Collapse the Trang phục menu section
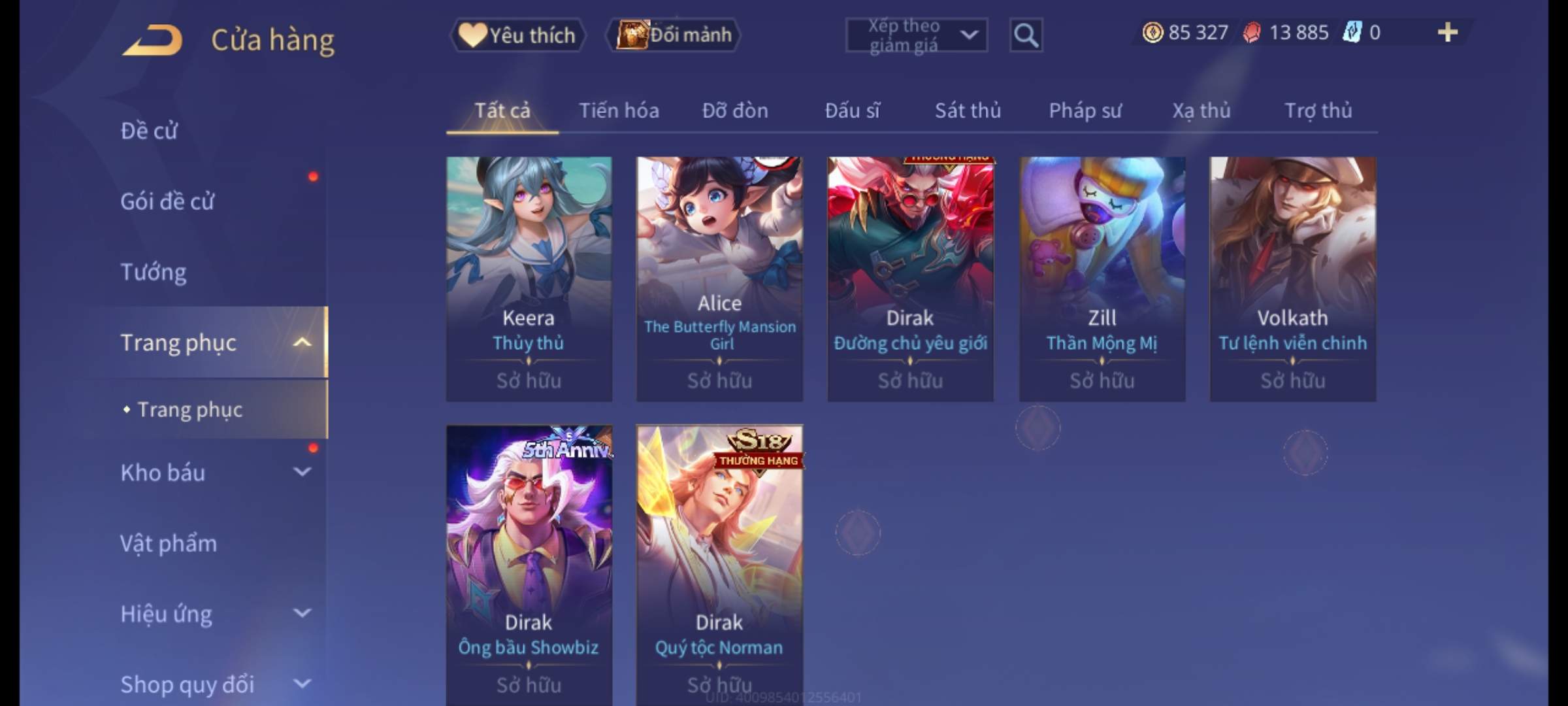 [x=302, y=343]
